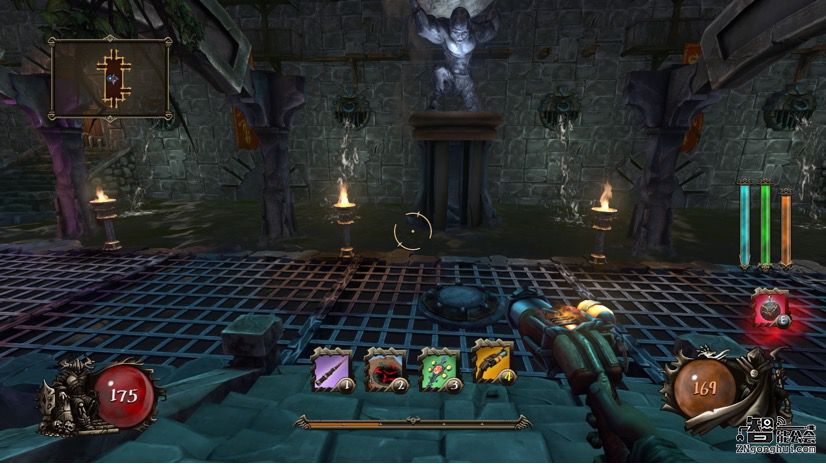Screen dimensions: 826x464
Task: Click the dungeon minimap
Action: 110,78
